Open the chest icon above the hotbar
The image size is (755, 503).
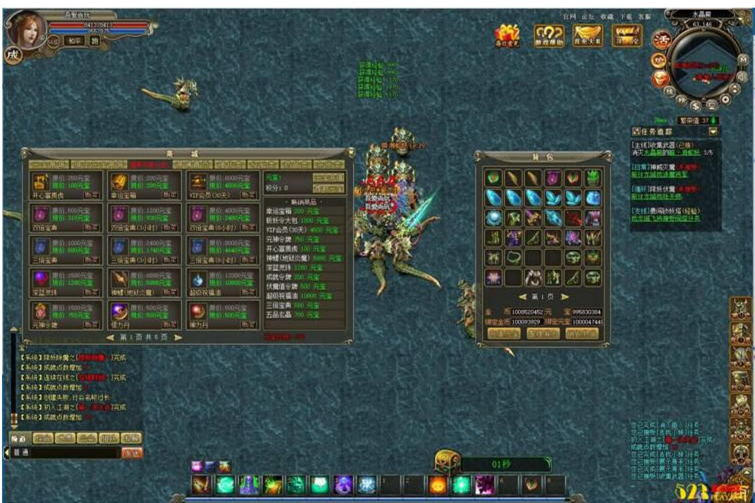[x=445, y=461]
